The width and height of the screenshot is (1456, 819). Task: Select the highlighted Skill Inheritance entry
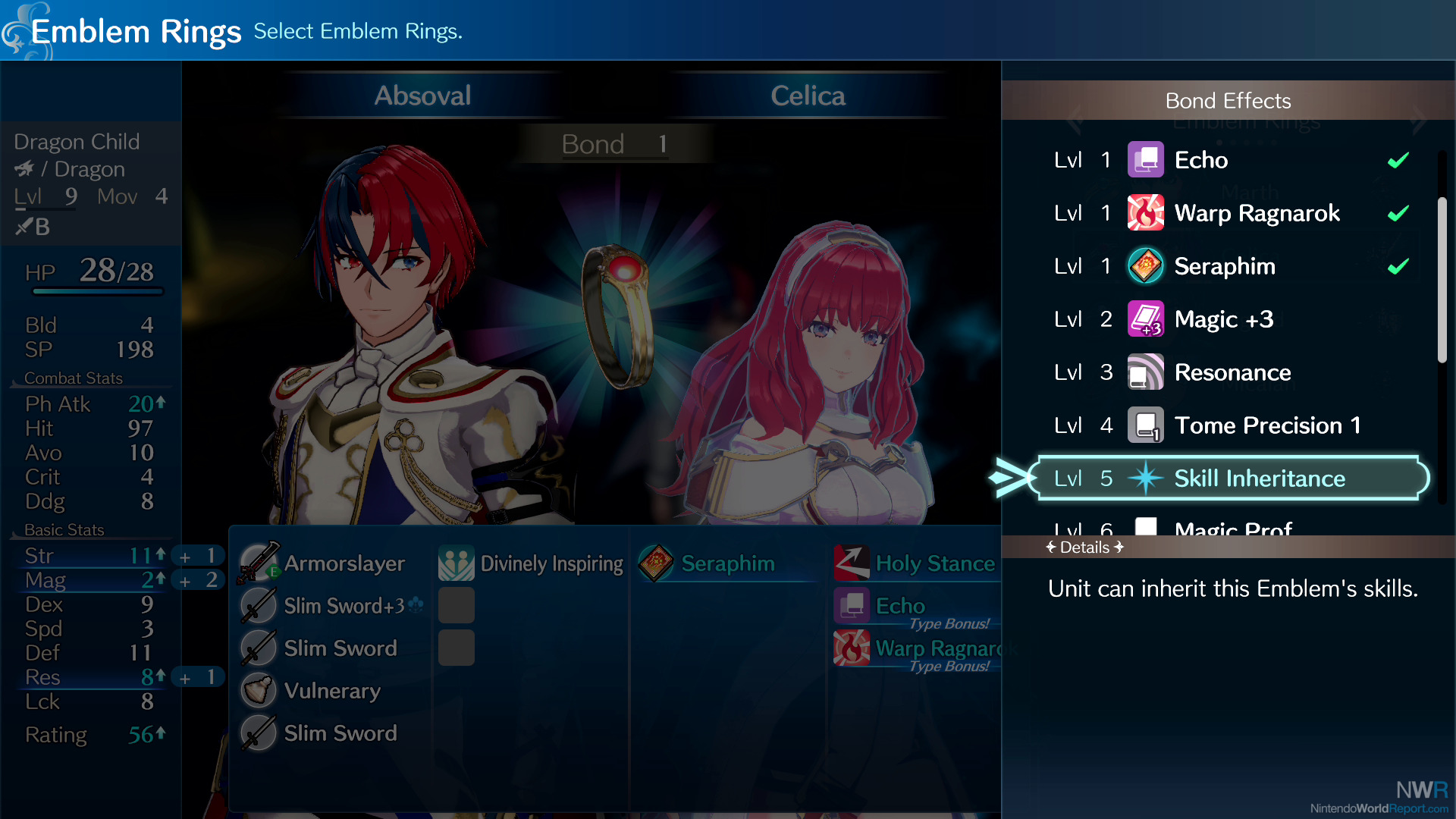[x=1232, y=479]
